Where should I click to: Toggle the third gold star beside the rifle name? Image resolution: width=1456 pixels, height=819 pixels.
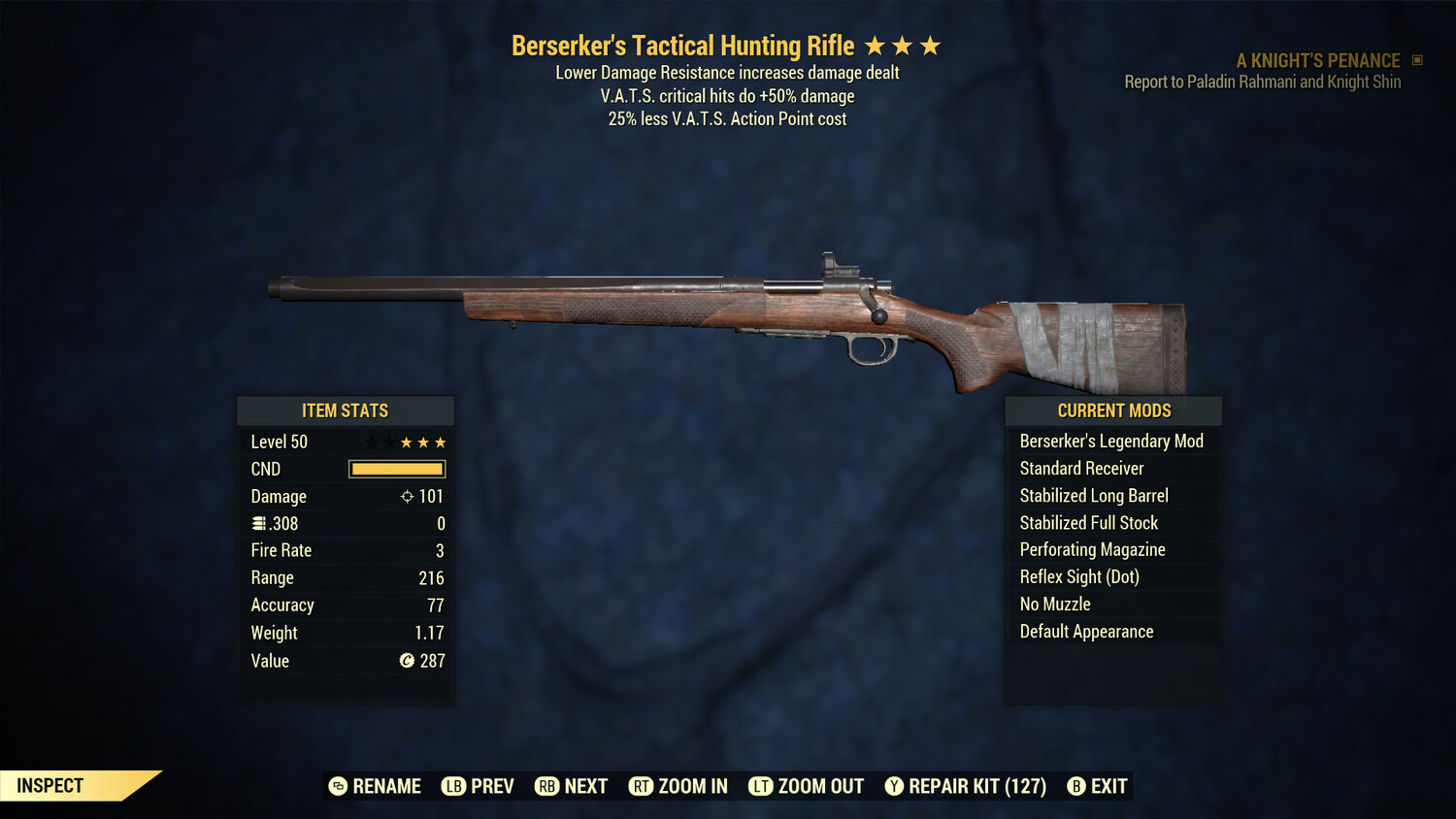point(931,45)
